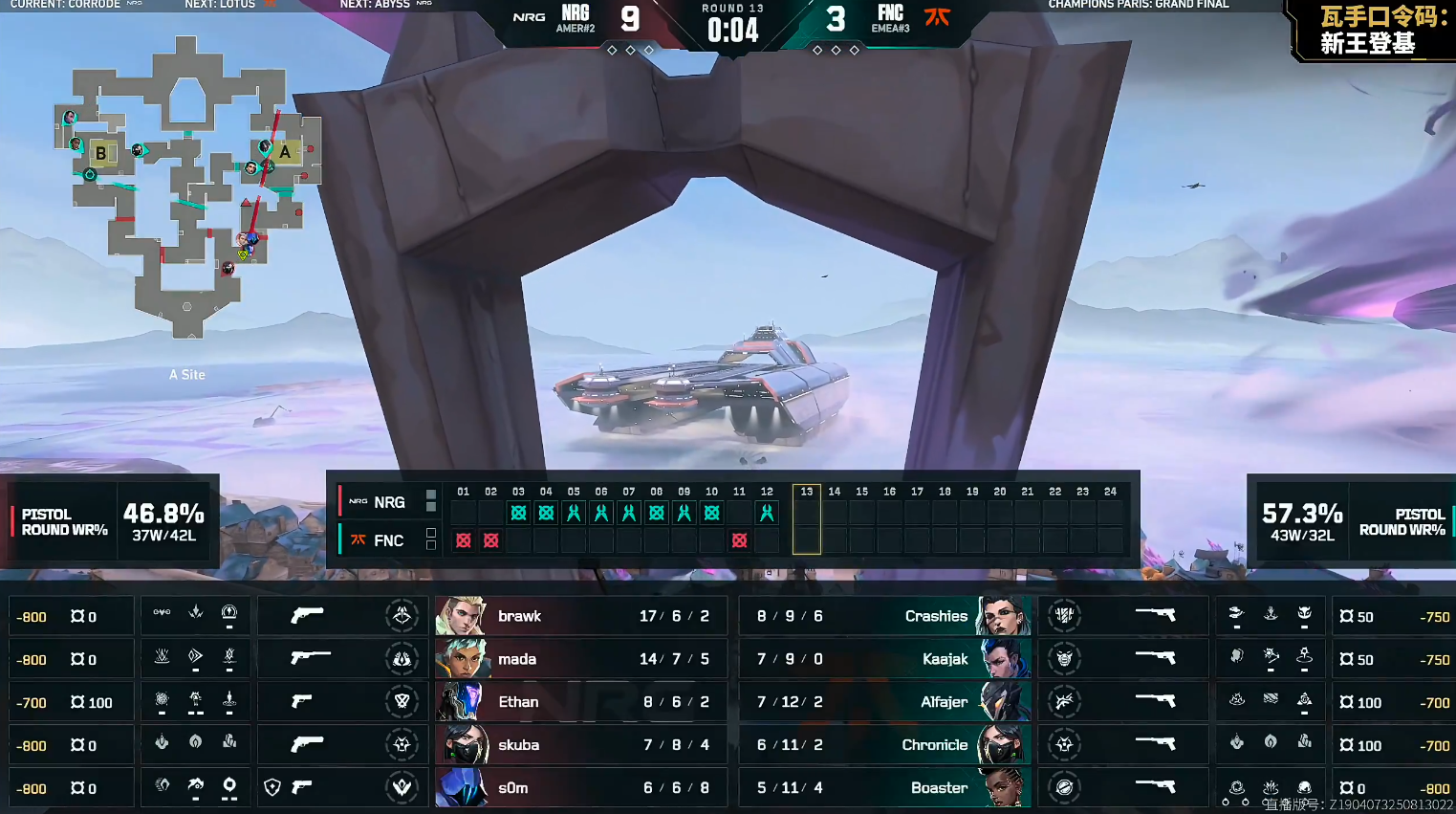This screenshot has height=814, width=1456.
Task: Select FNC's round 11 win marker
Action: click(739, 540)
